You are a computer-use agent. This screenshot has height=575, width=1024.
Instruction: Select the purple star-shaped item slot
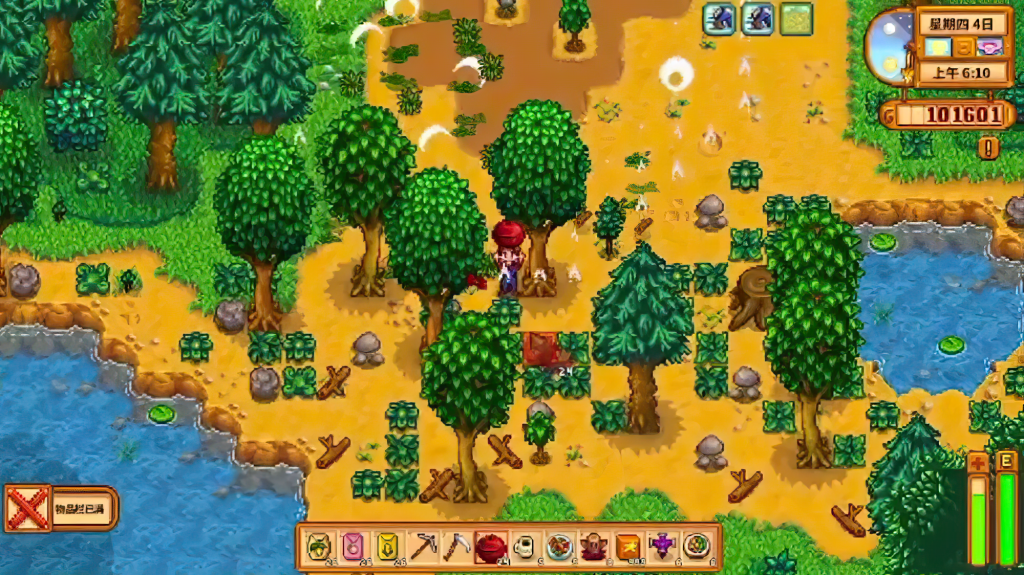[662, 546]
